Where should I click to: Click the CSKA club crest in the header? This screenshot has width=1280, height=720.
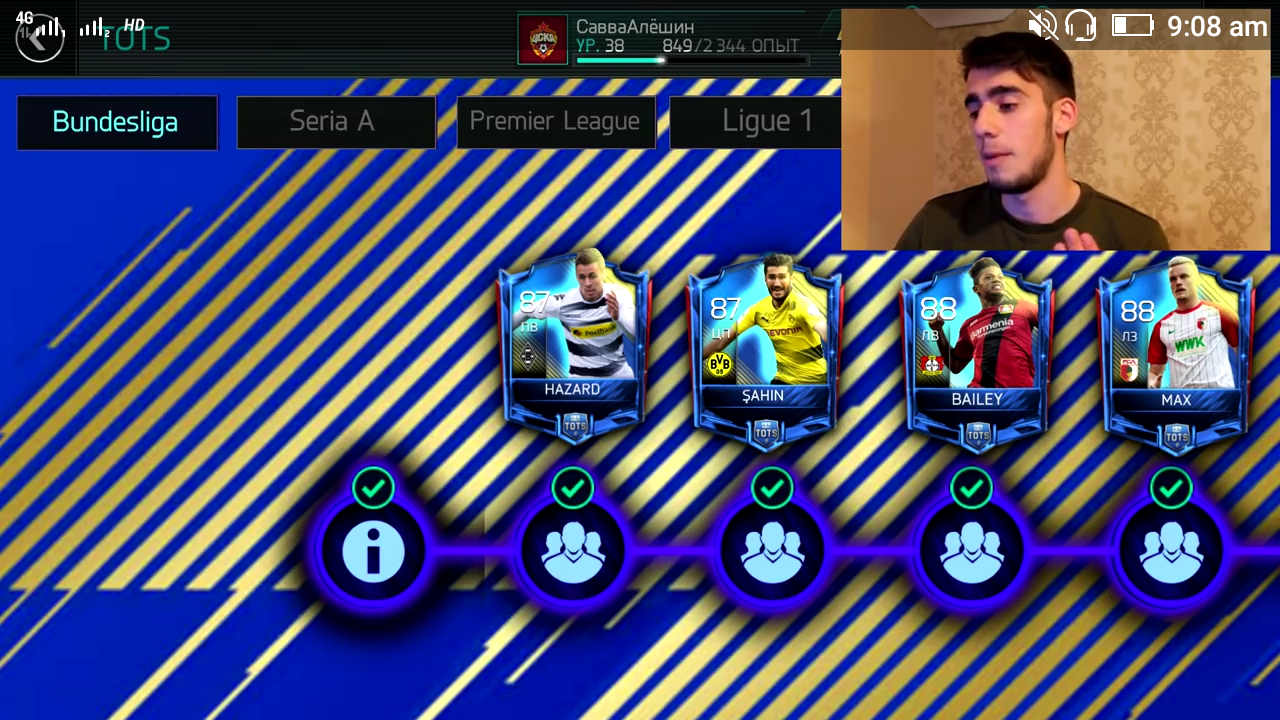543,36
